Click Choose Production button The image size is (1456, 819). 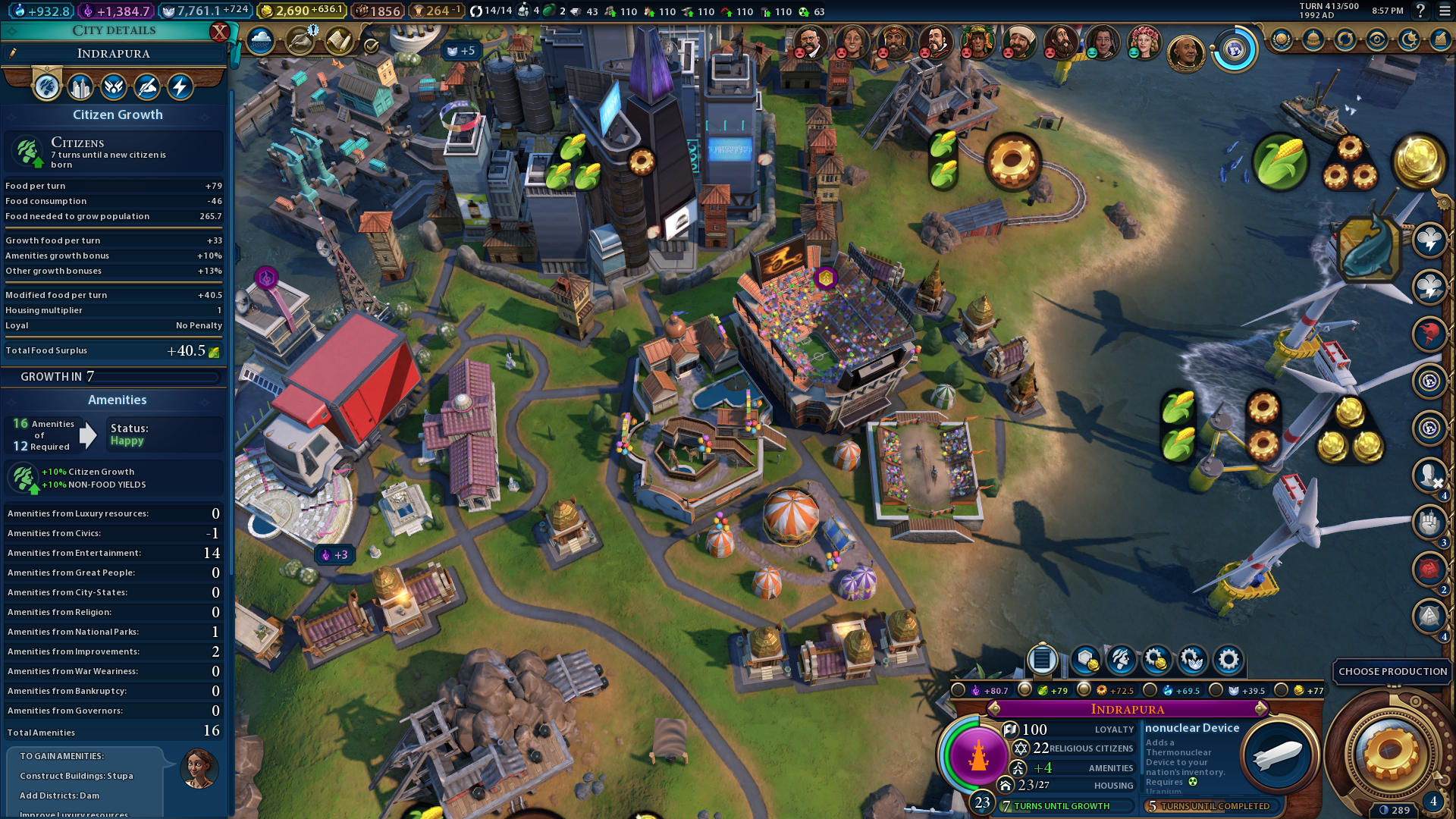[1392, 672]
